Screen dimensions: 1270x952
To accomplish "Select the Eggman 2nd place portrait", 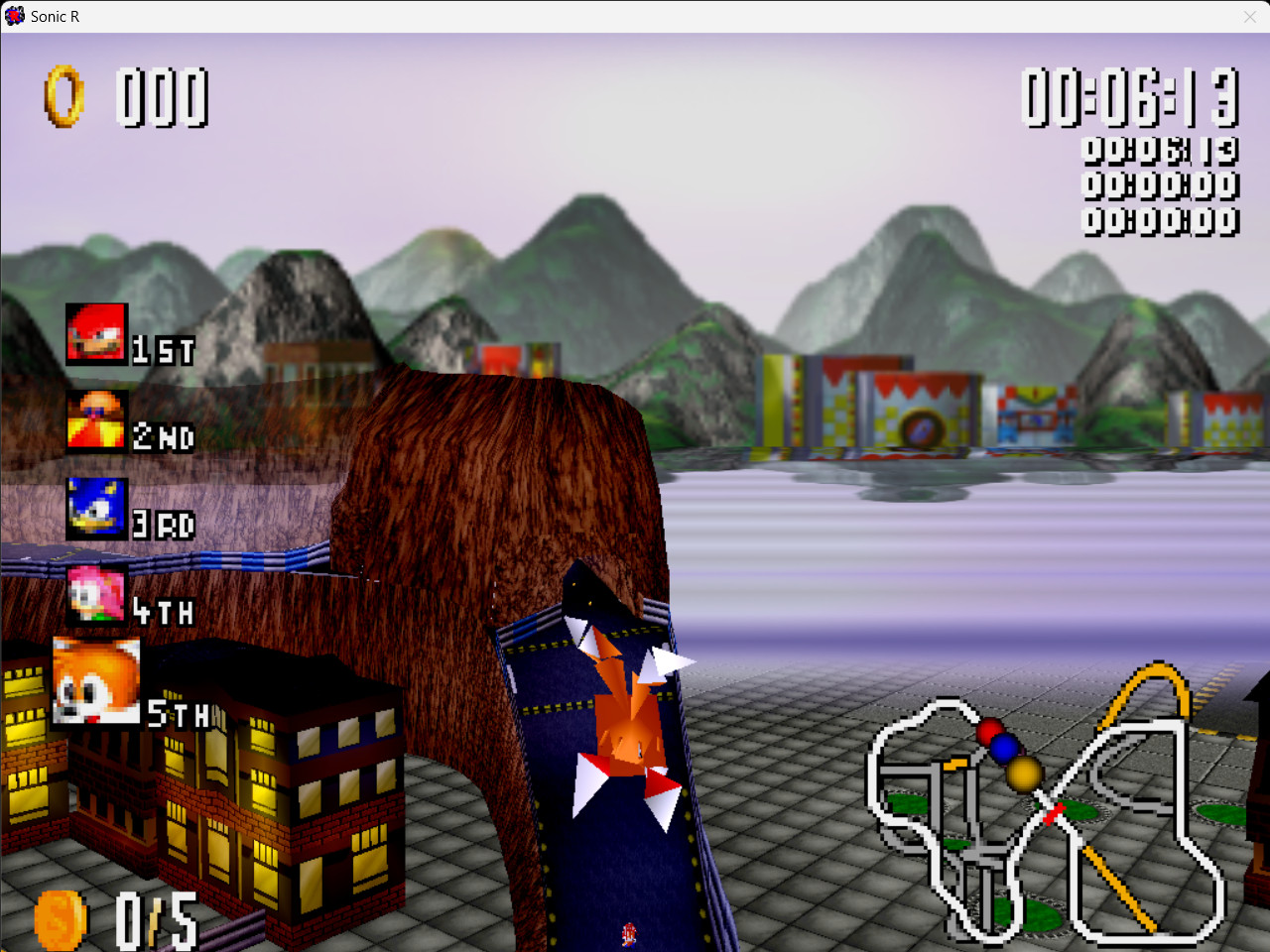I will tap(96, 420).
